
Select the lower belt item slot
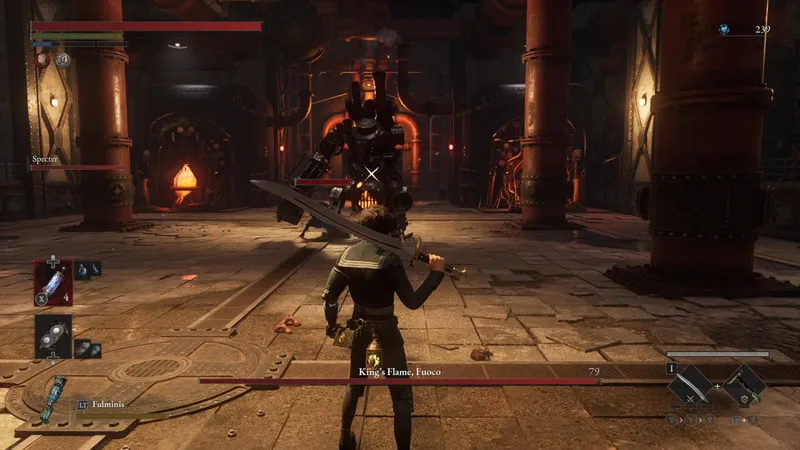tap(52, 337)
